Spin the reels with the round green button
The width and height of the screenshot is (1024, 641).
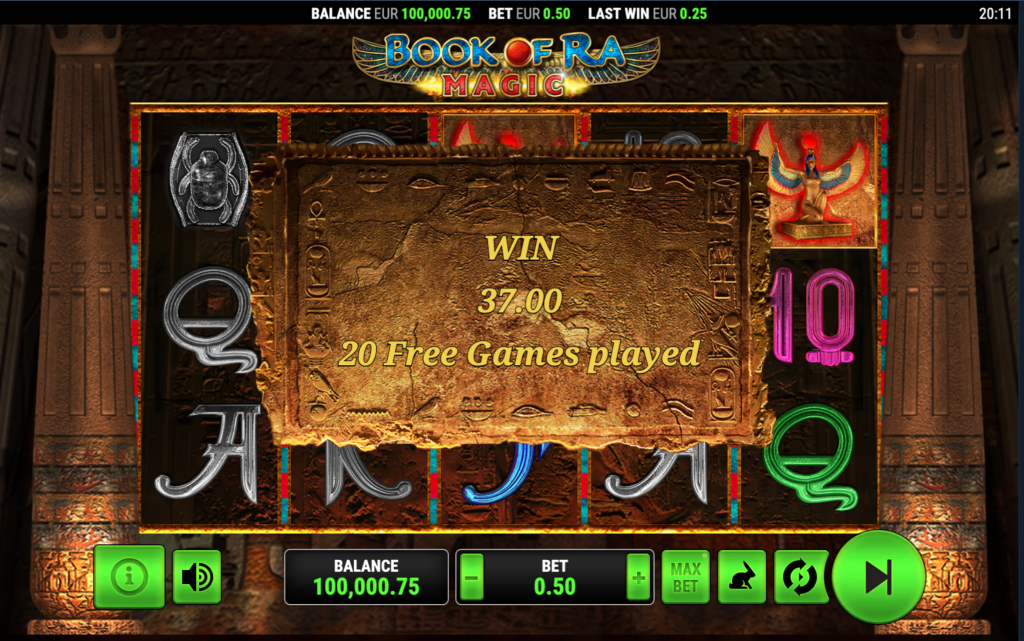878,577
